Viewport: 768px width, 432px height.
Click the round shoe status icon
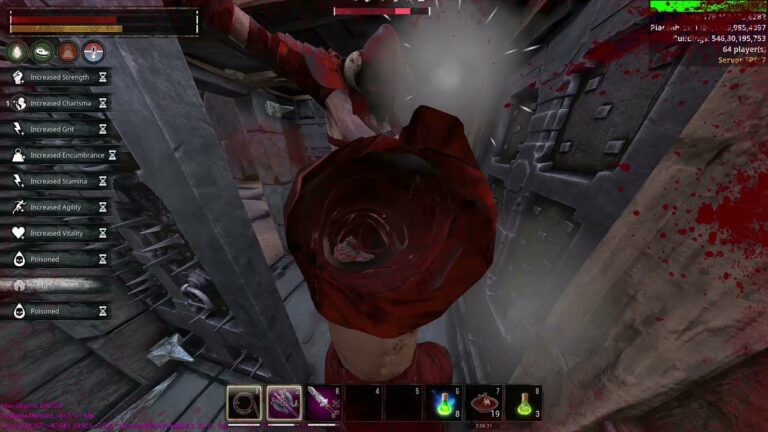coord(42,52)
